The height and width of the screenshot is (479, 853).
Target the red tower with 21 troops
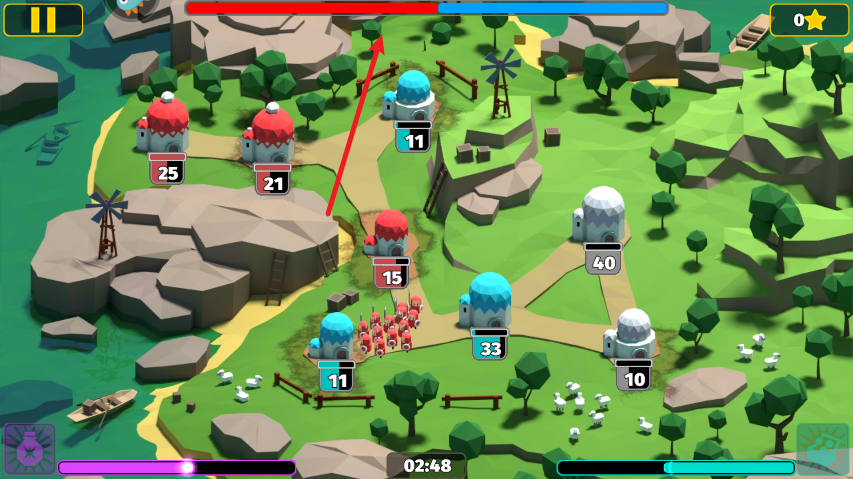pyautogui.click(x=271, y=137)
